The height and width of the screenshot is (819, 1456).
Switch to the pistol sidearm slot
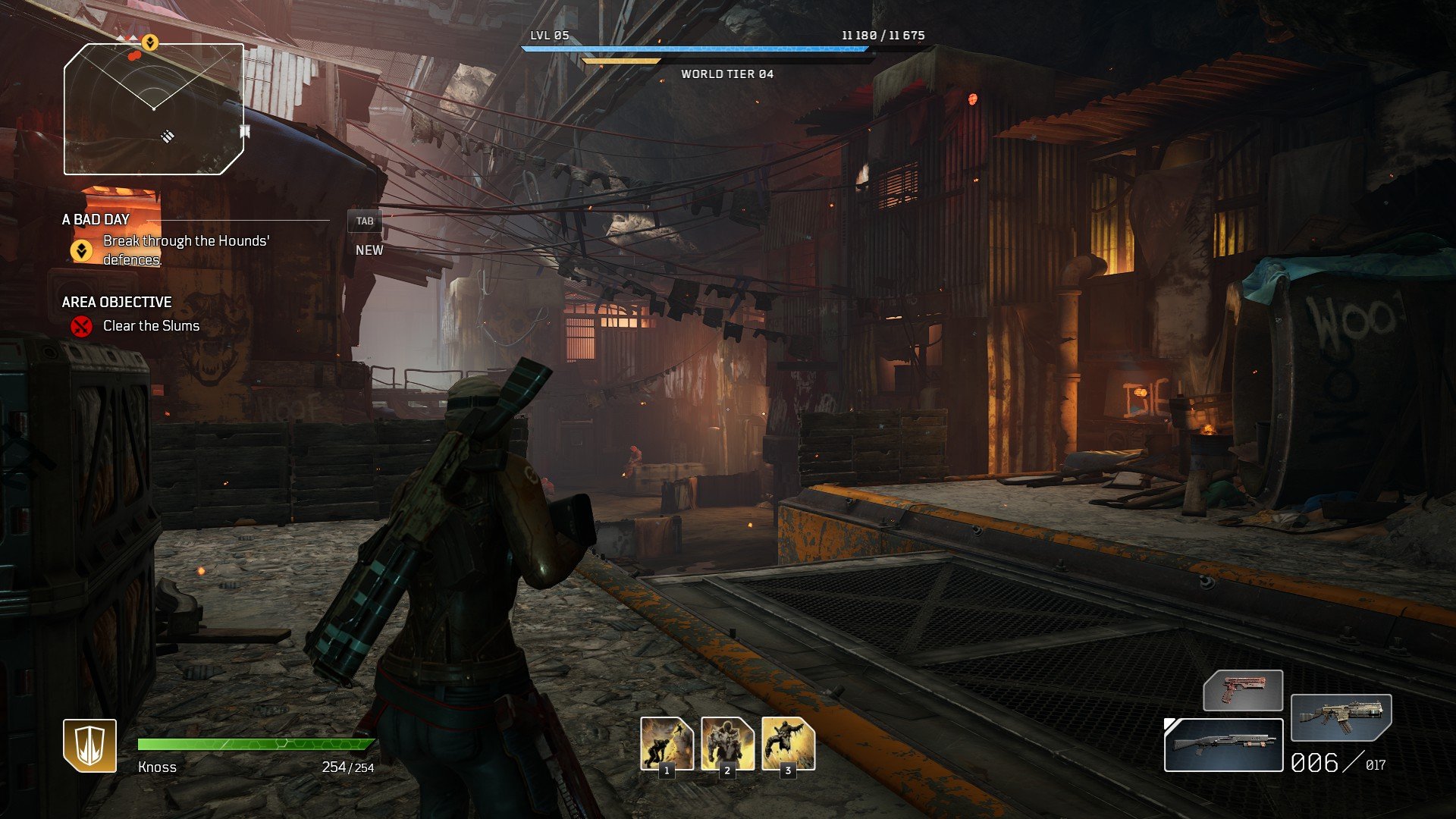point(1243,690)
